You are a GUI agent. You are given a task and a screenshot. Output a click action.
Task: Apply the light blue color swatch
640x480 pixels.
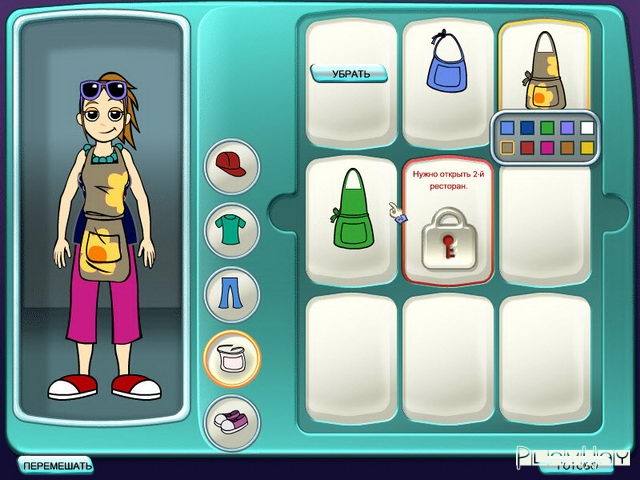coord(508,128)
